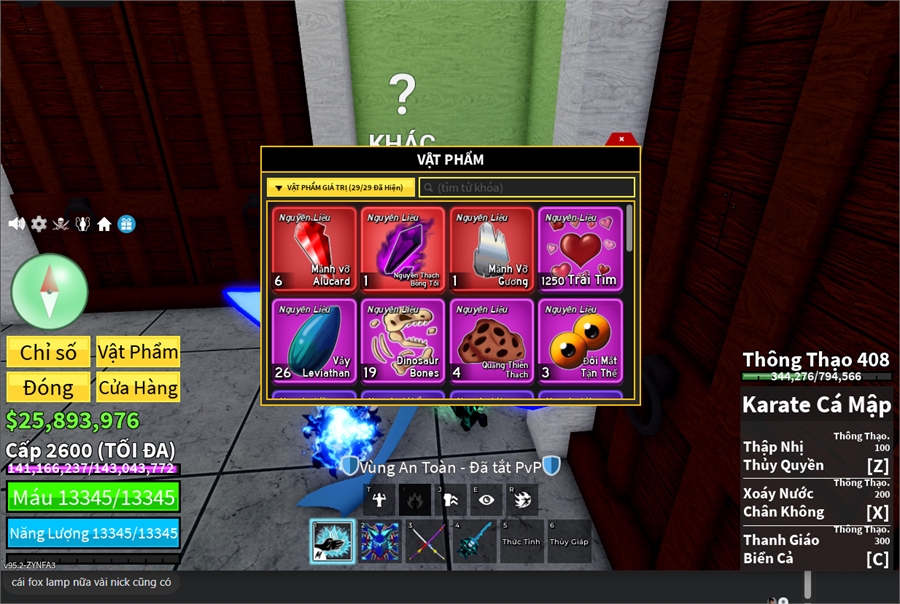Choose the Quặng Thiên Thạch item
The image size is (900, 604).
click(492, 340)
